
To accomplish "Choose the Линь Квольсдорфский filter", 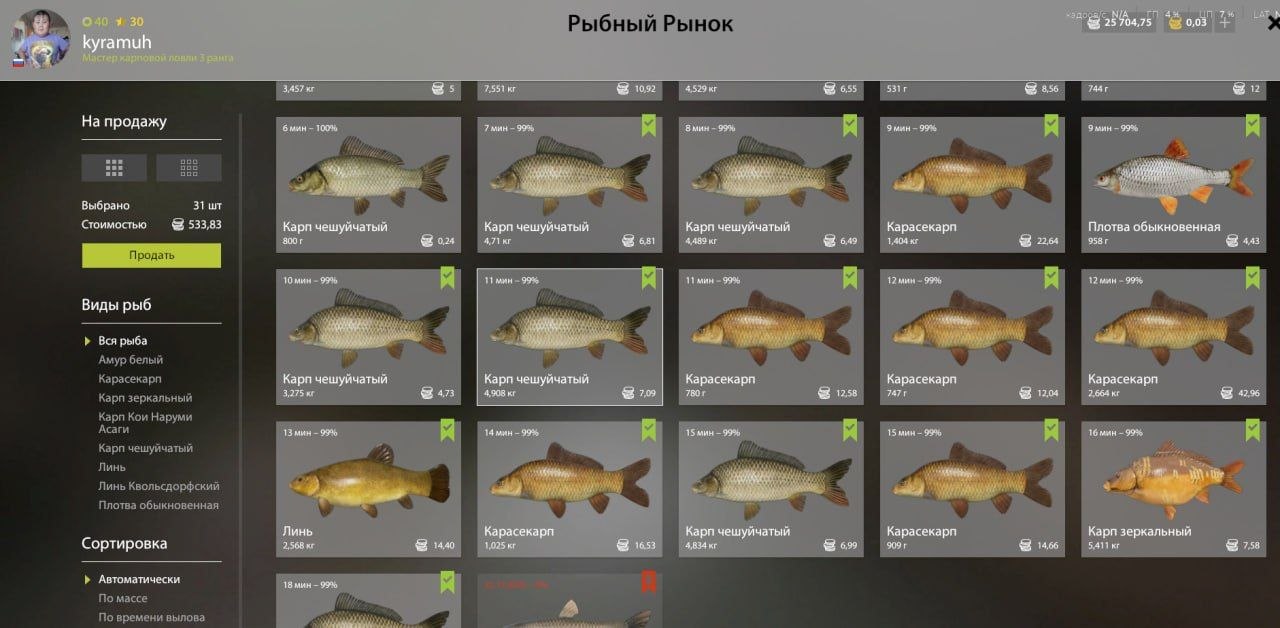I will pos(158,486).
